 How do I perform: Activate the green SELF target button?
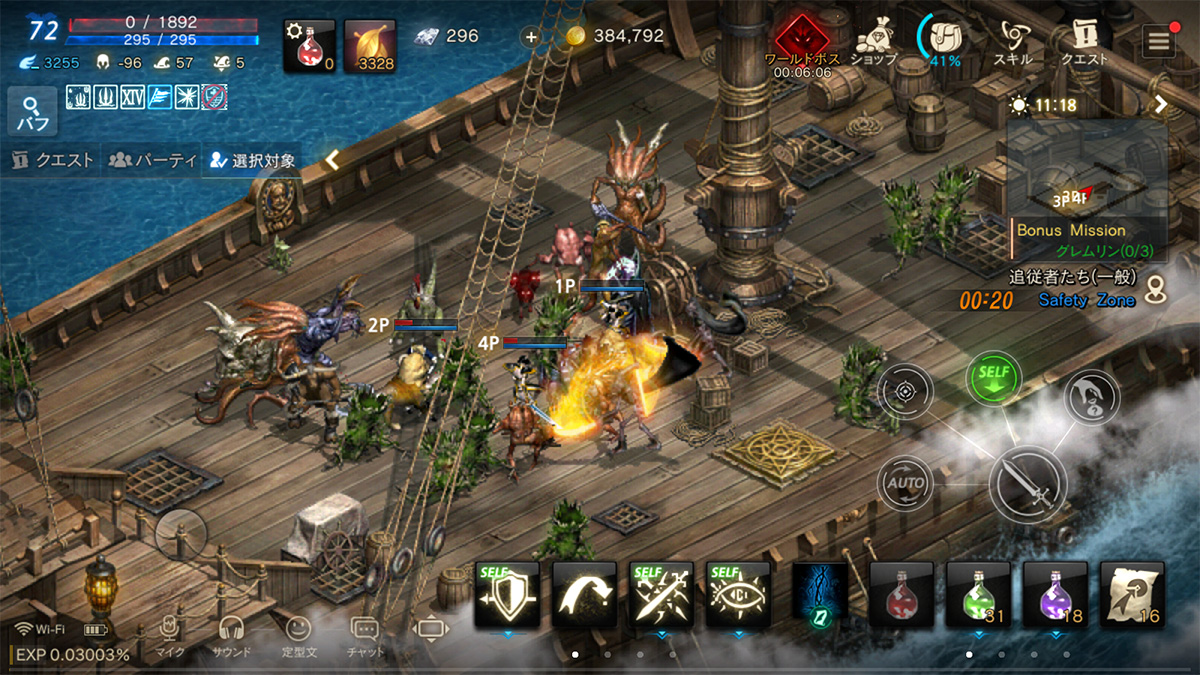[x=993, y=379]
